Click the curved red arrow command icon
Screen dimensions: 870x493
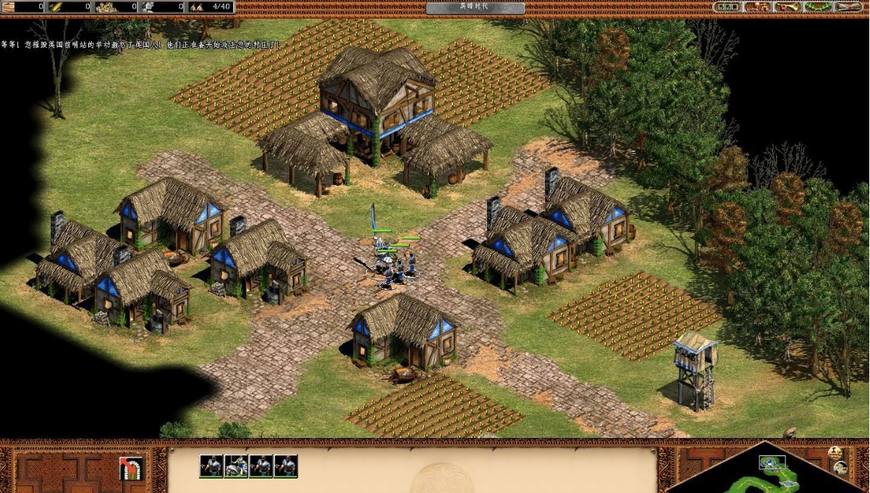tap(130, 468)
